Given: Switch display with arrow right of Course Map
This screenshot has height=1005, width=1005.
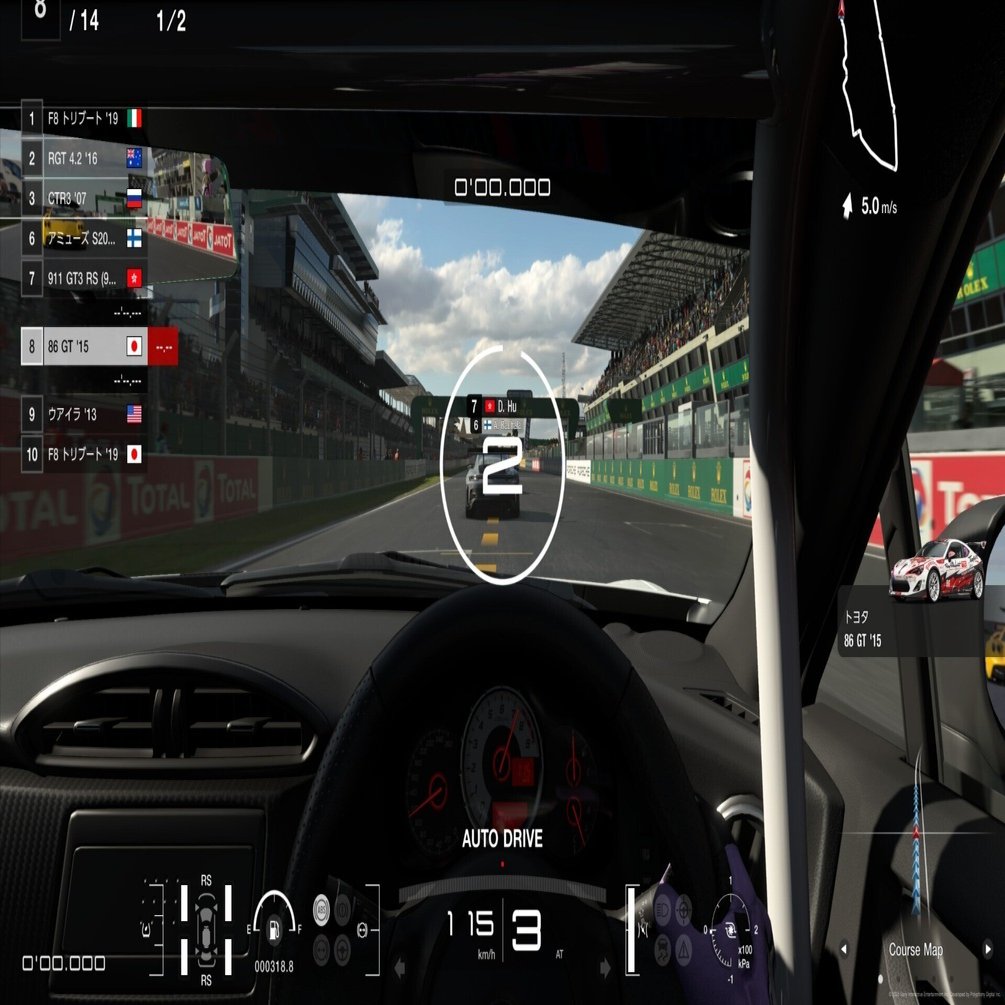Looking at the screenshot, I should (x=986, y=950).
